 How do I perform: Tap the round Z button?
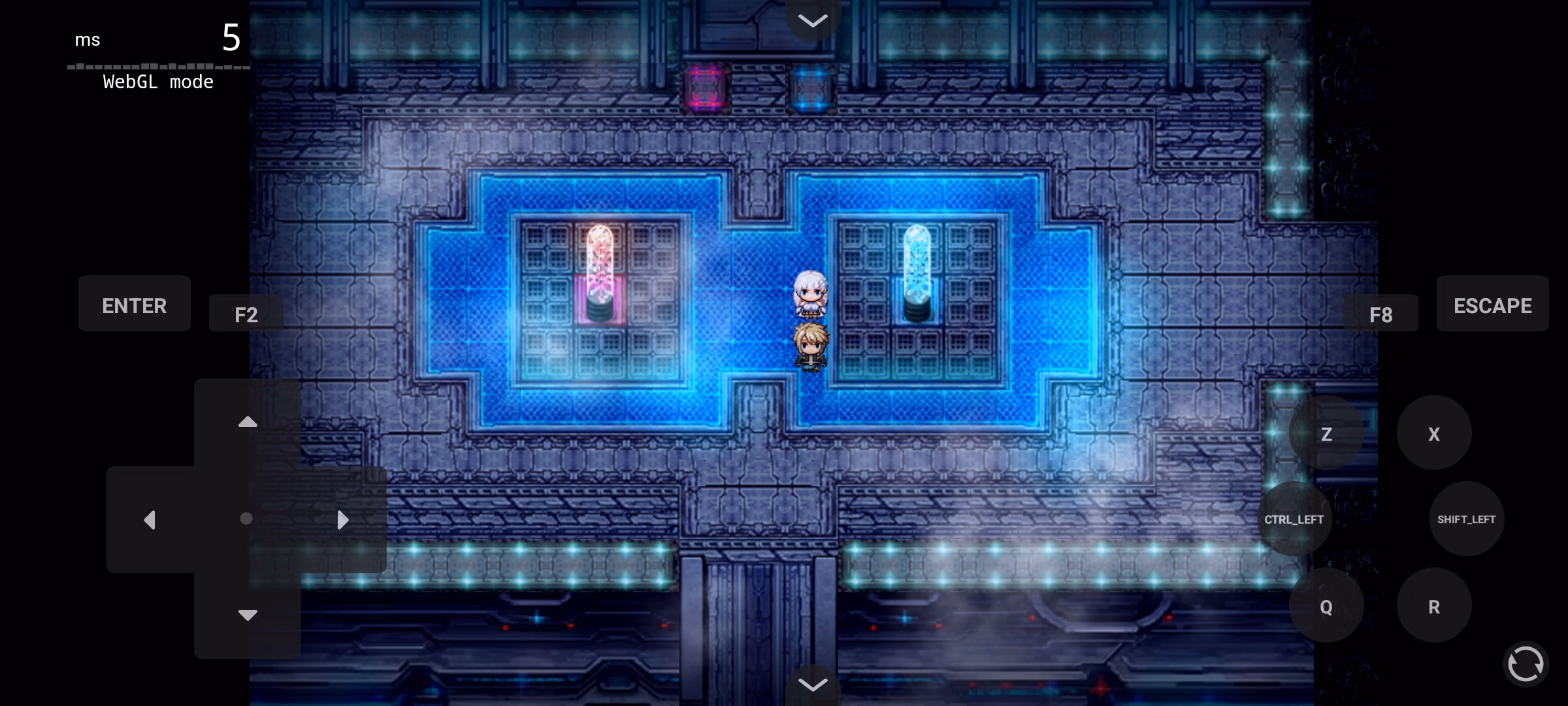[1326, 433]
